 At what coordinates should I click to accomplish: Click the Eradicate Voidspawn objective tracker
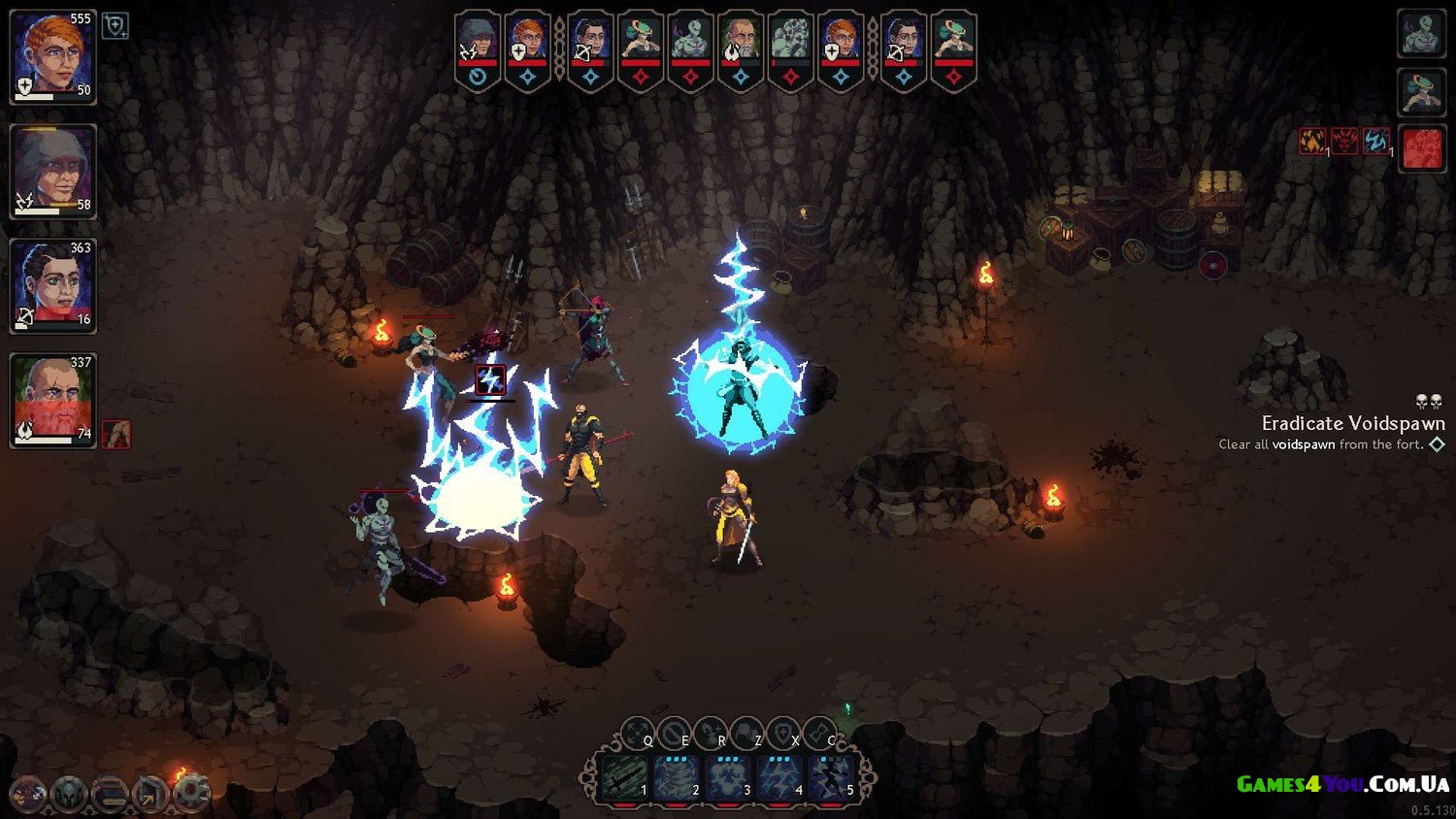click(x=1351, y=423)
